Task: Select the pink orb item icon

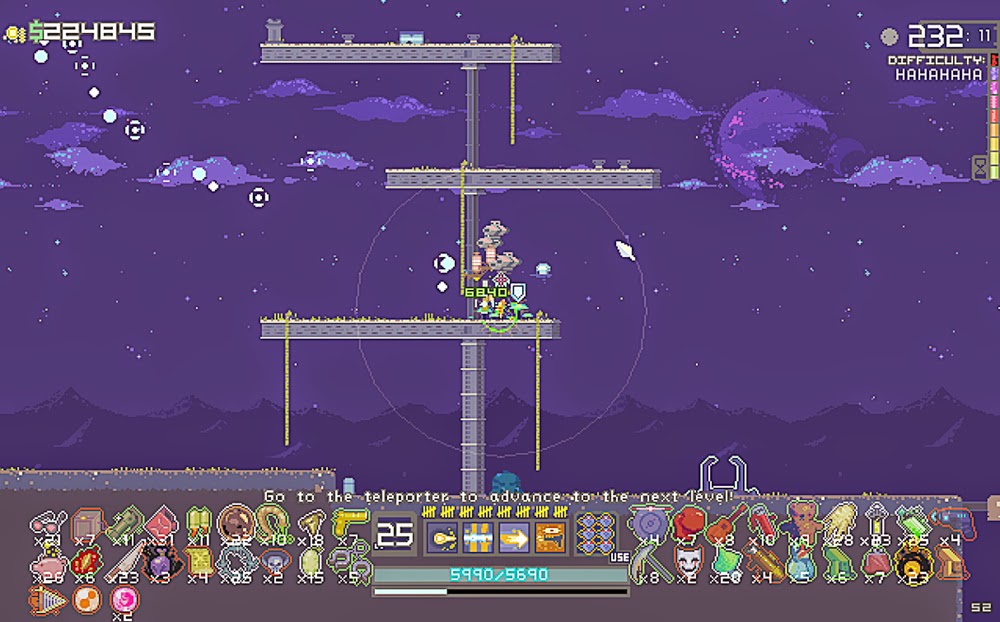Action: coord(124,601)
